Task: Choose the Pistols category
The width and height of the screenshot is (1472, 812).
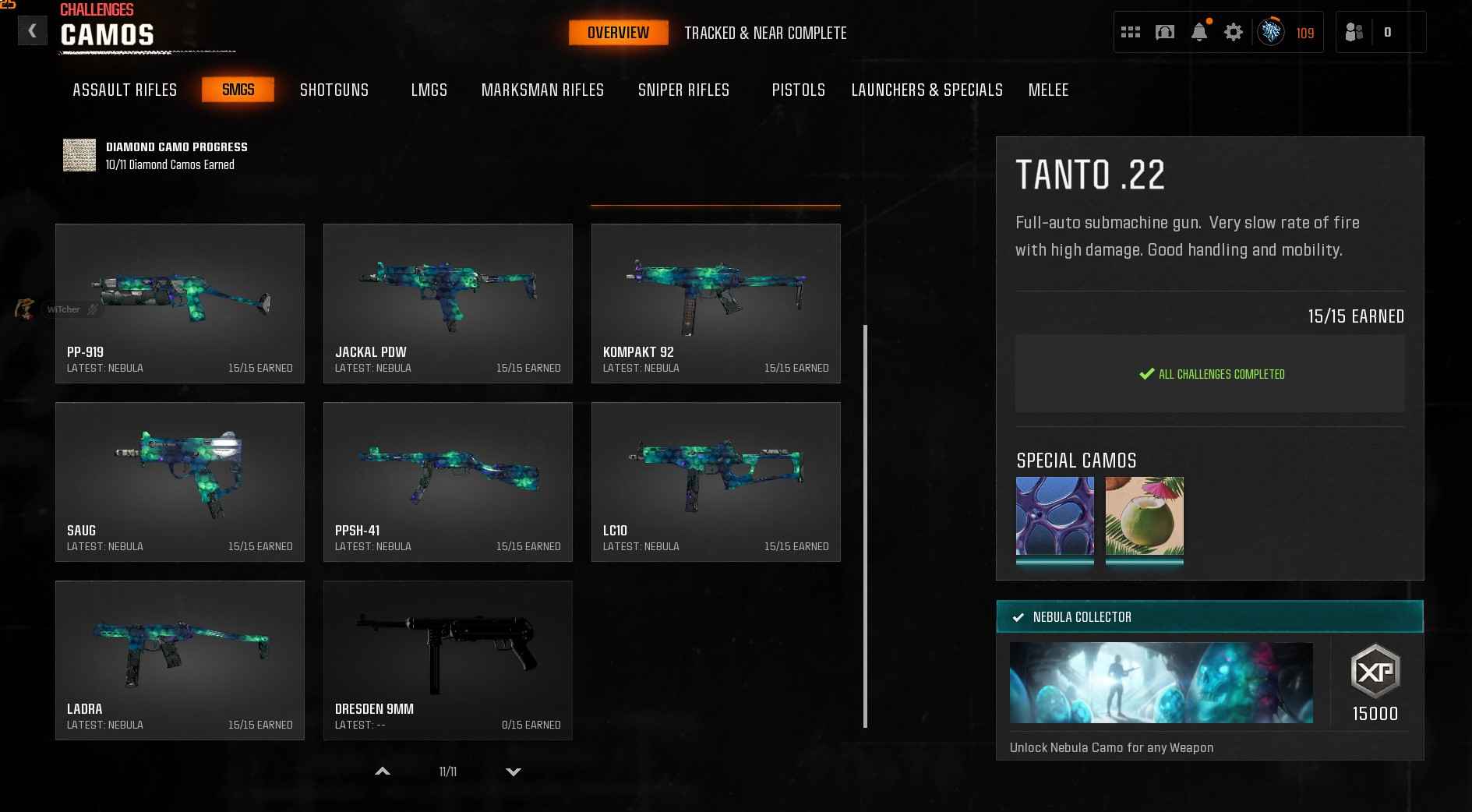Action: coord(798,90)
